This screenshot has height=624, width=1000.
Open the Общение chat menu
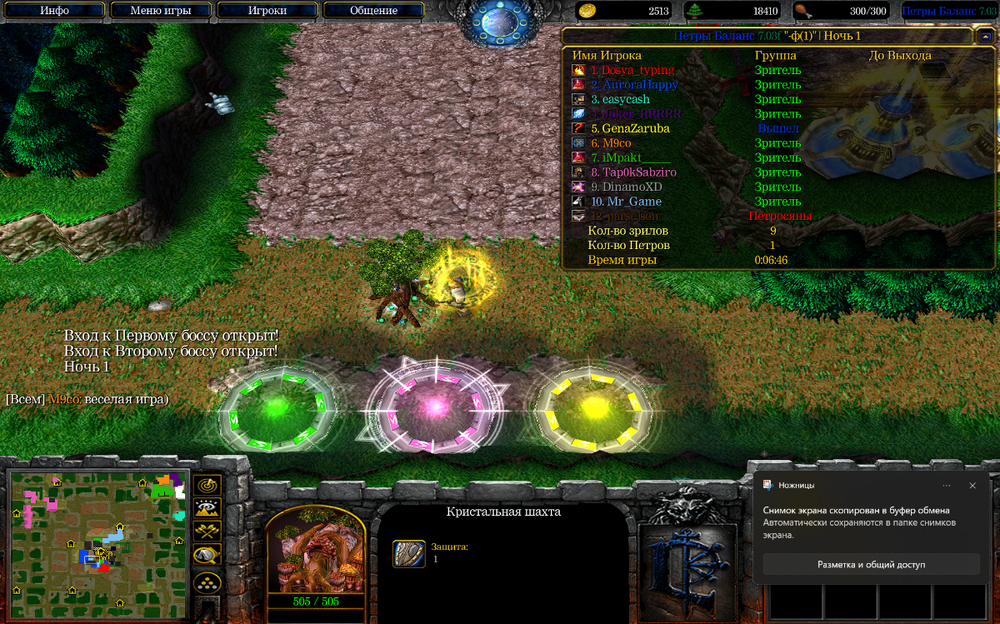[x=374, y=11]
